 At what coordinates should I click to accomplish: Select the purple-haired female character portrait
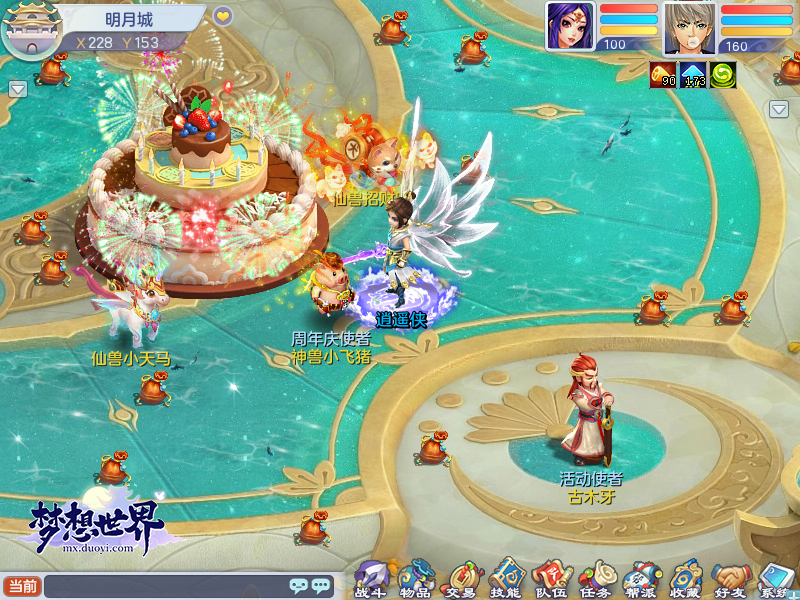coord(569,27)
